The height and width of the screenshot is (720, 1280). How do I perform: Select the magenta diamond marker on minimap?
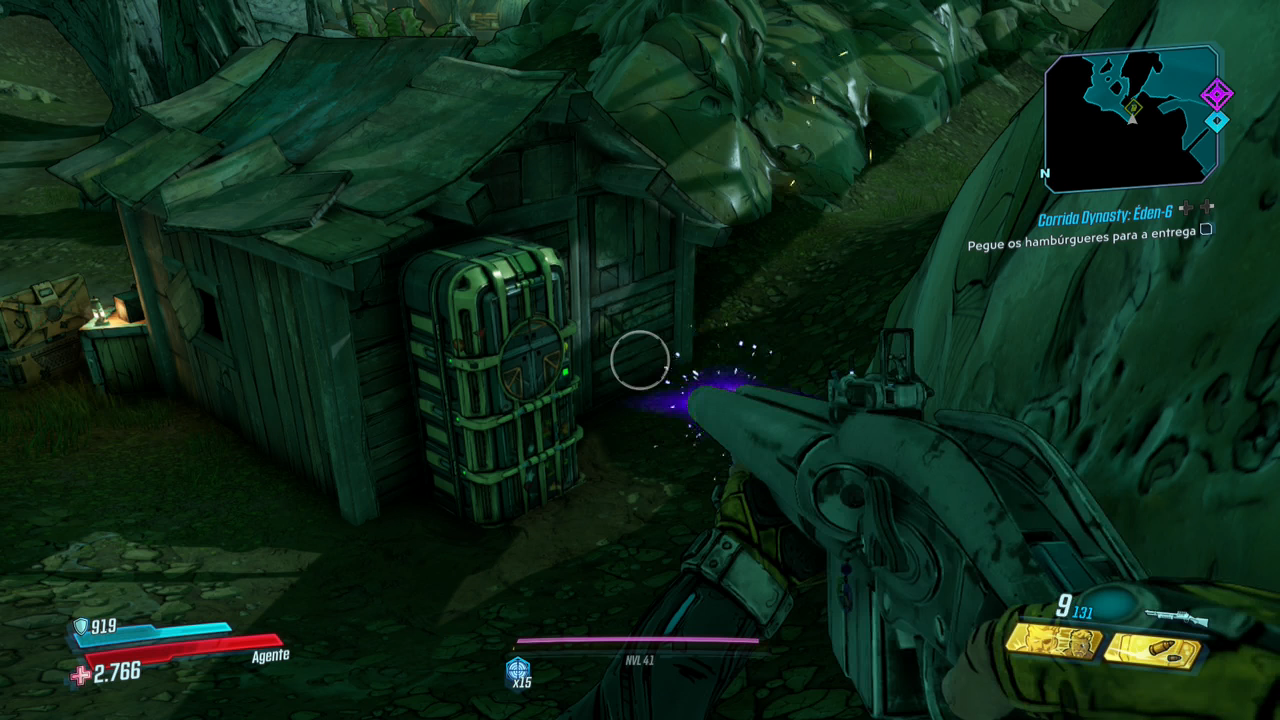[1216, 96]
